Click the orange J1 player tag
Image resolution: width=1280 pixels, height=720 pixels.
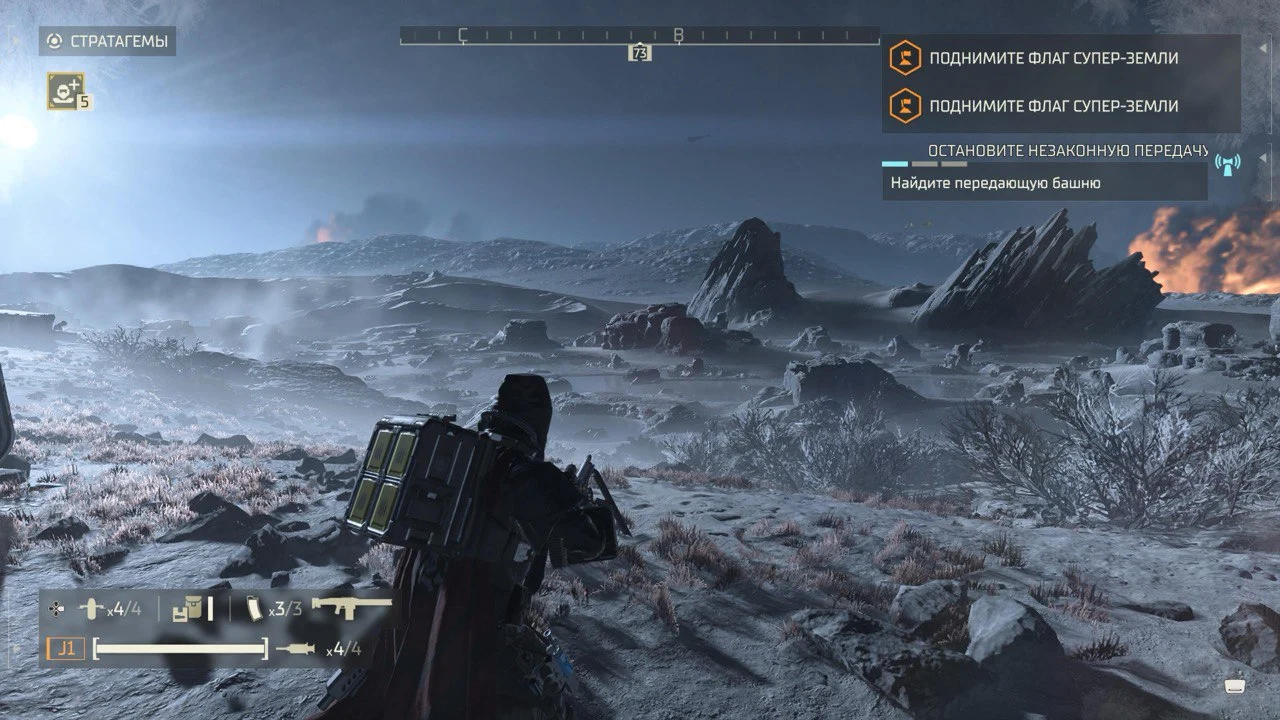(x=65, y=649)
